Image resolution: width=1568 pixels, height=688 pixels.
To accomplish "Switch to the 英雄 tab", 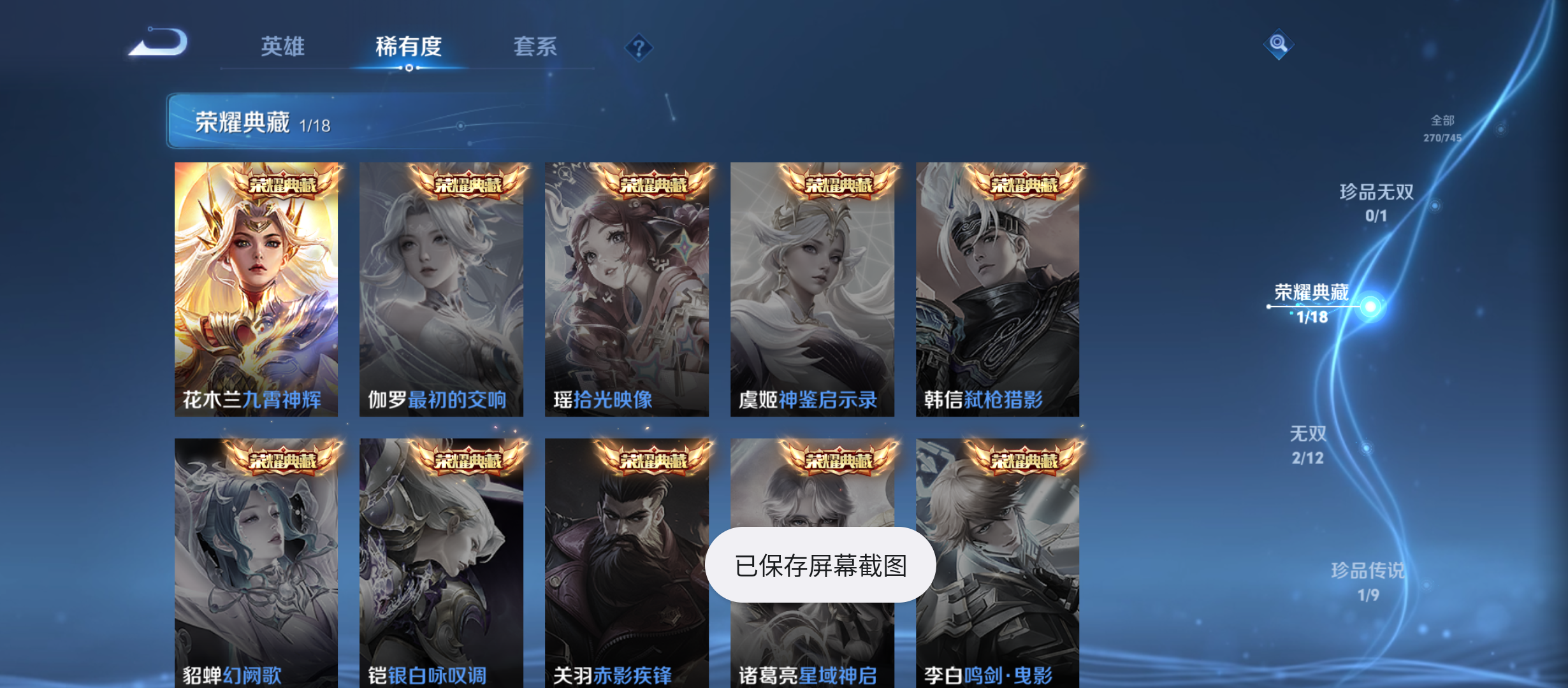I will (282, 47).
